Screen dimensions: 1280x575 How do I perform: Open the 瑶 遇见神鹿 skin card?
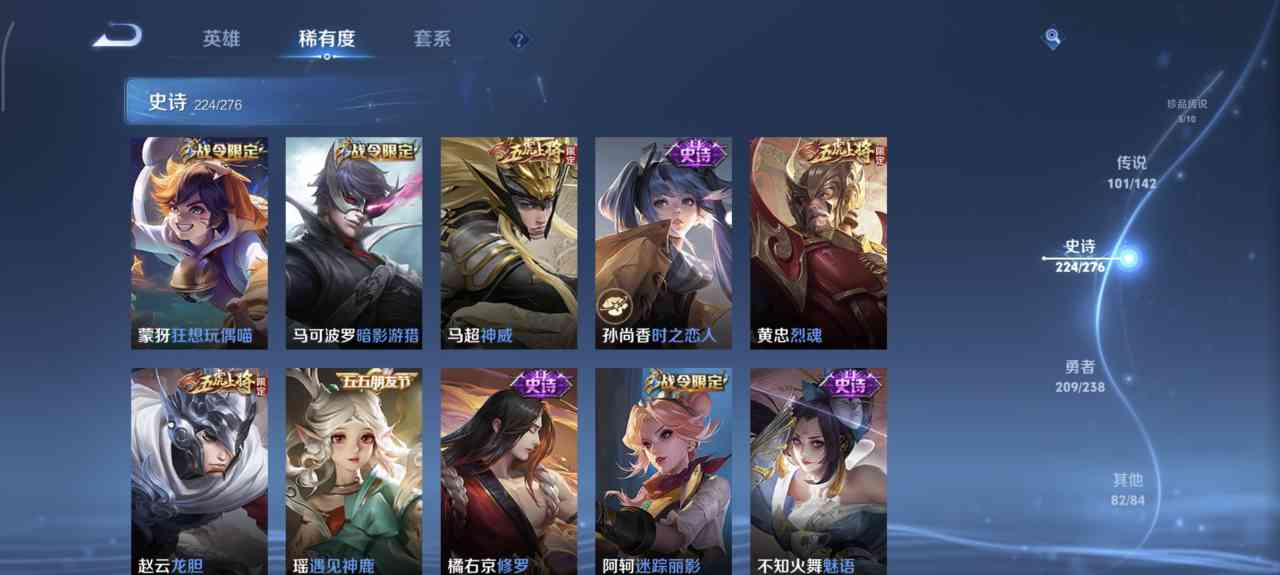[354, 471]
